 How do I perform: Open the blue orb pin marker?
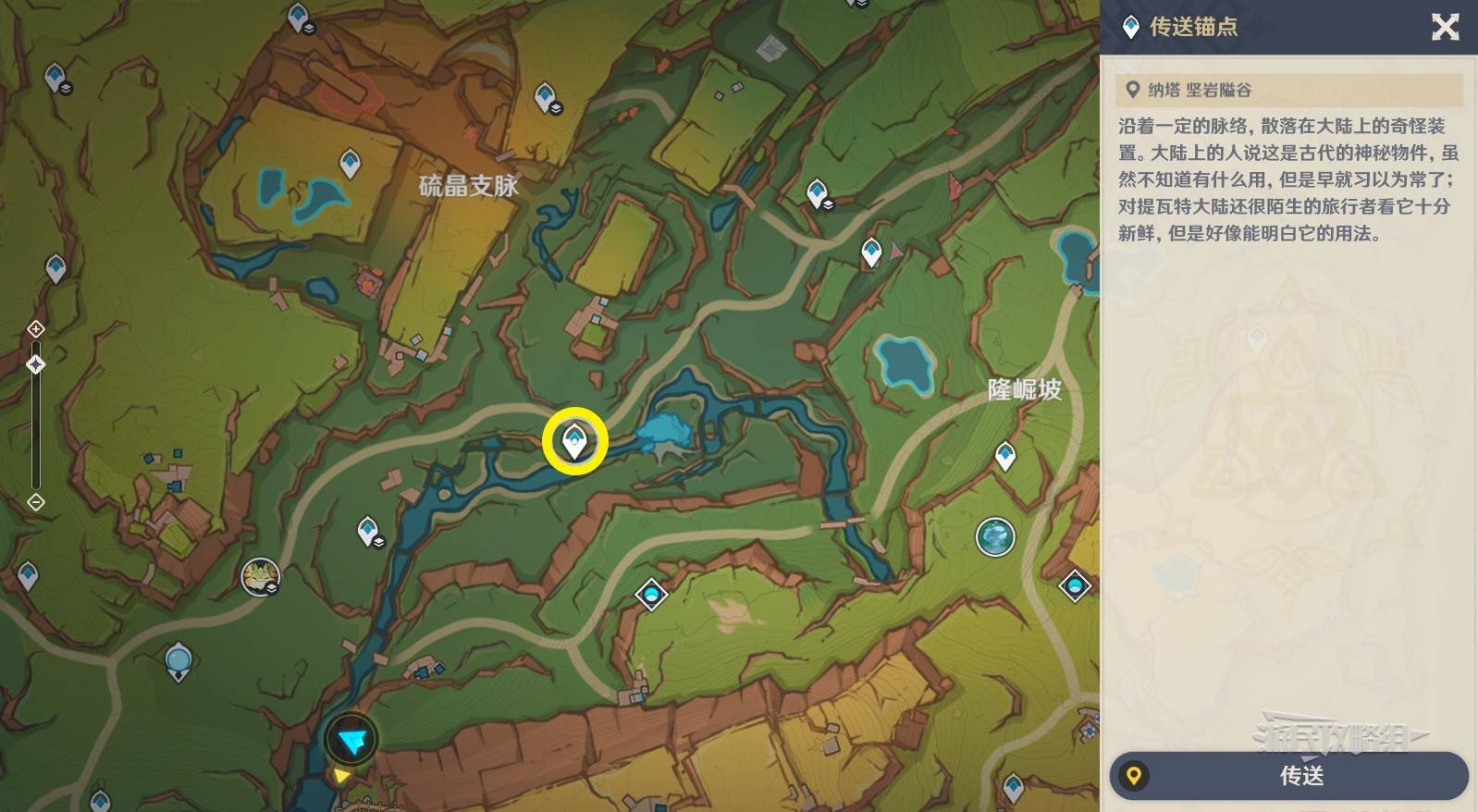tap(178, 661)
